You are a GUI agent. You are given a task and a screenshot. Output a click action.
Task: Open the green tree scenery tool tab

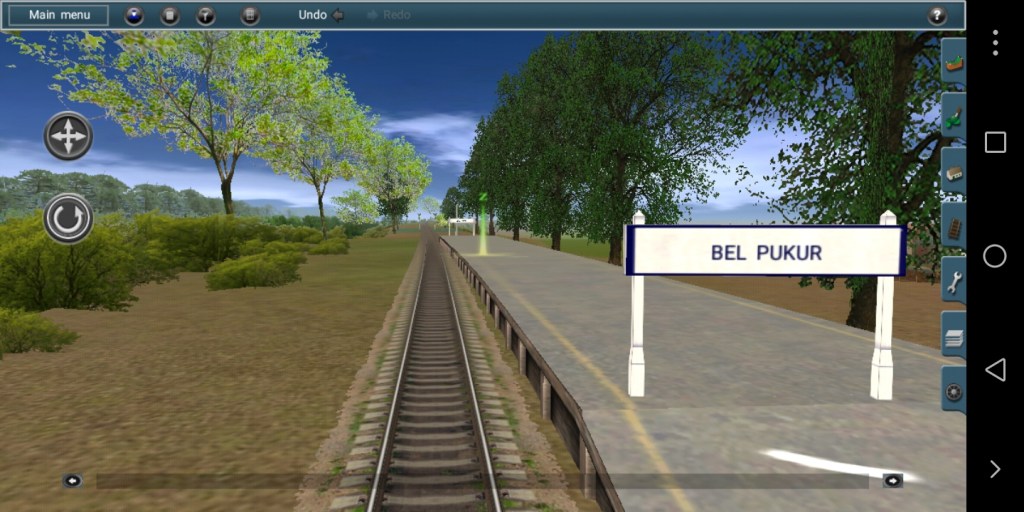(954, 118)
